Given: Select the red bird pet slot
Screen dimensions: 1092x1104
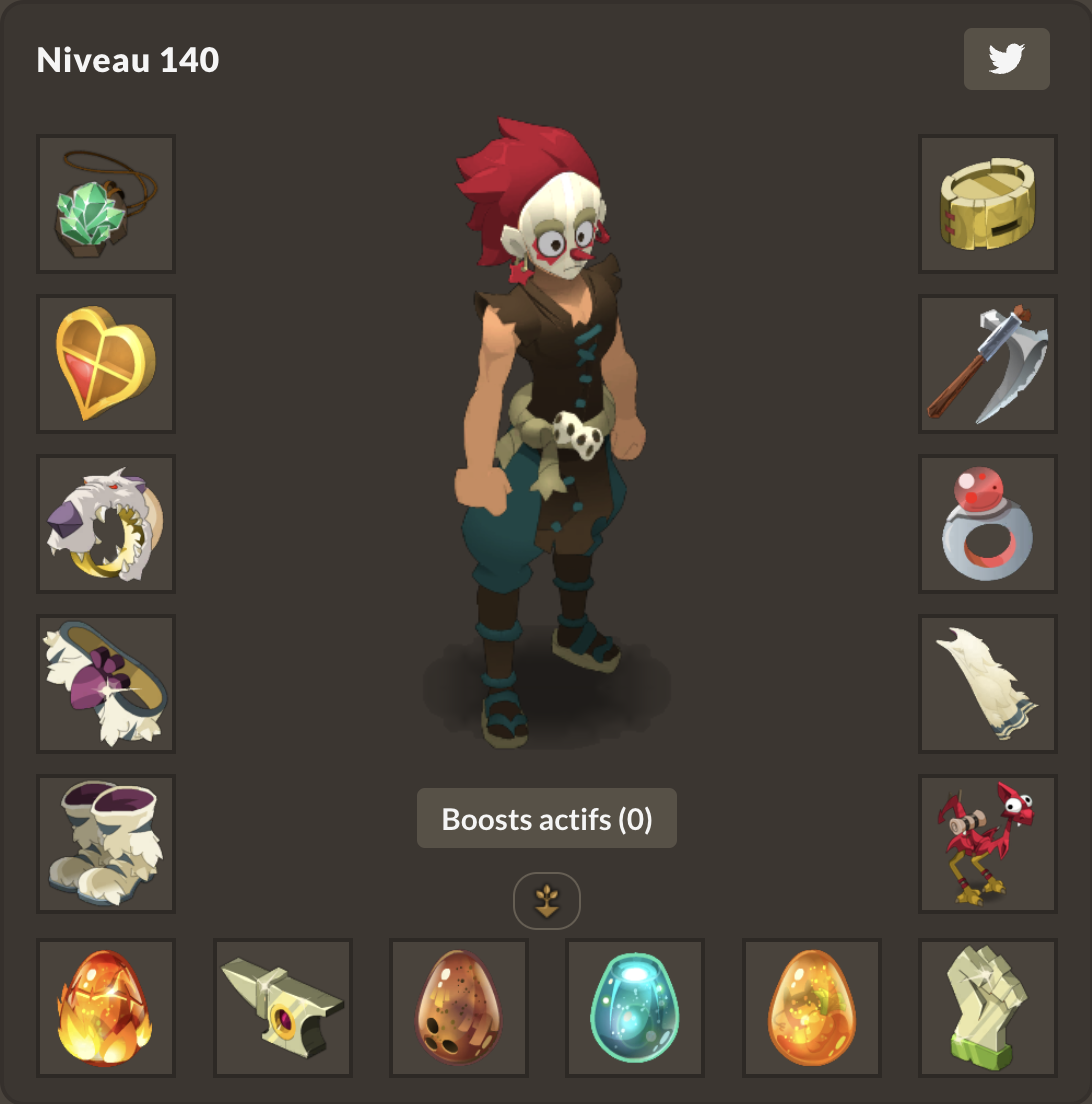Looking at the screenshot, I should 988,844.
